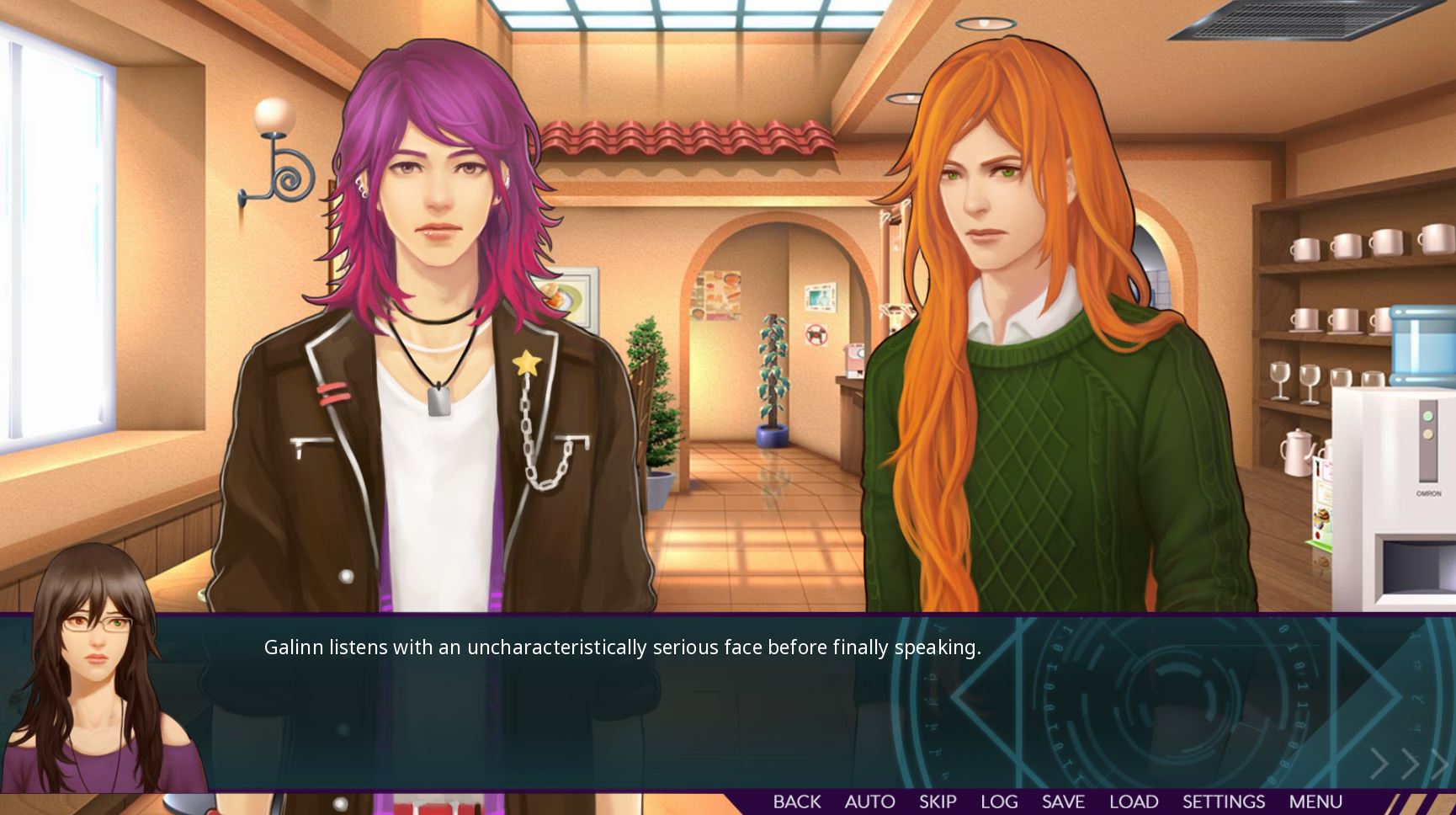Open the SAVE screen
The height and width of the screenshot is (815, 1456).
point(1065,802)
